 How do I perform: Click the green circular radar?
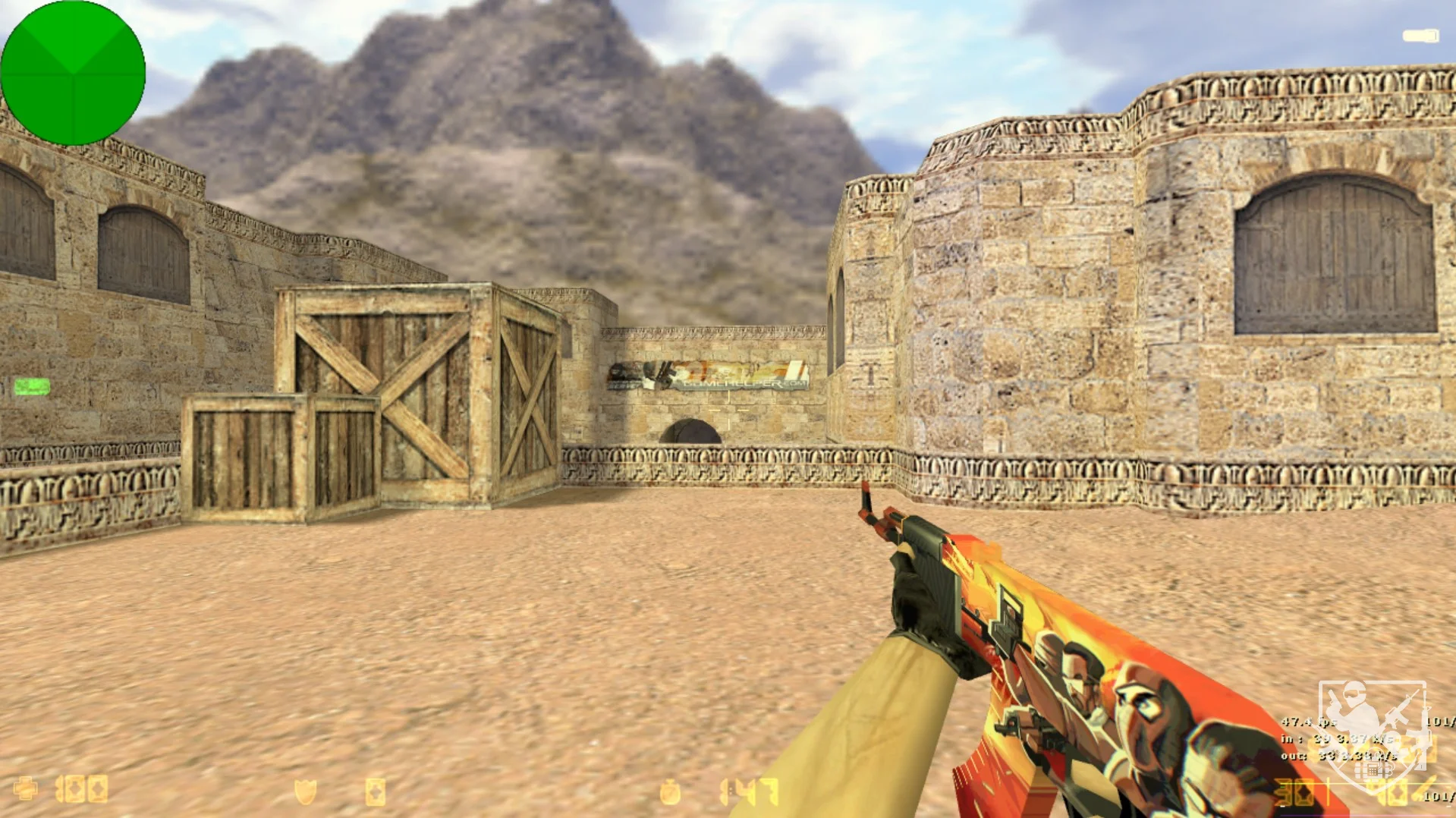73,73
